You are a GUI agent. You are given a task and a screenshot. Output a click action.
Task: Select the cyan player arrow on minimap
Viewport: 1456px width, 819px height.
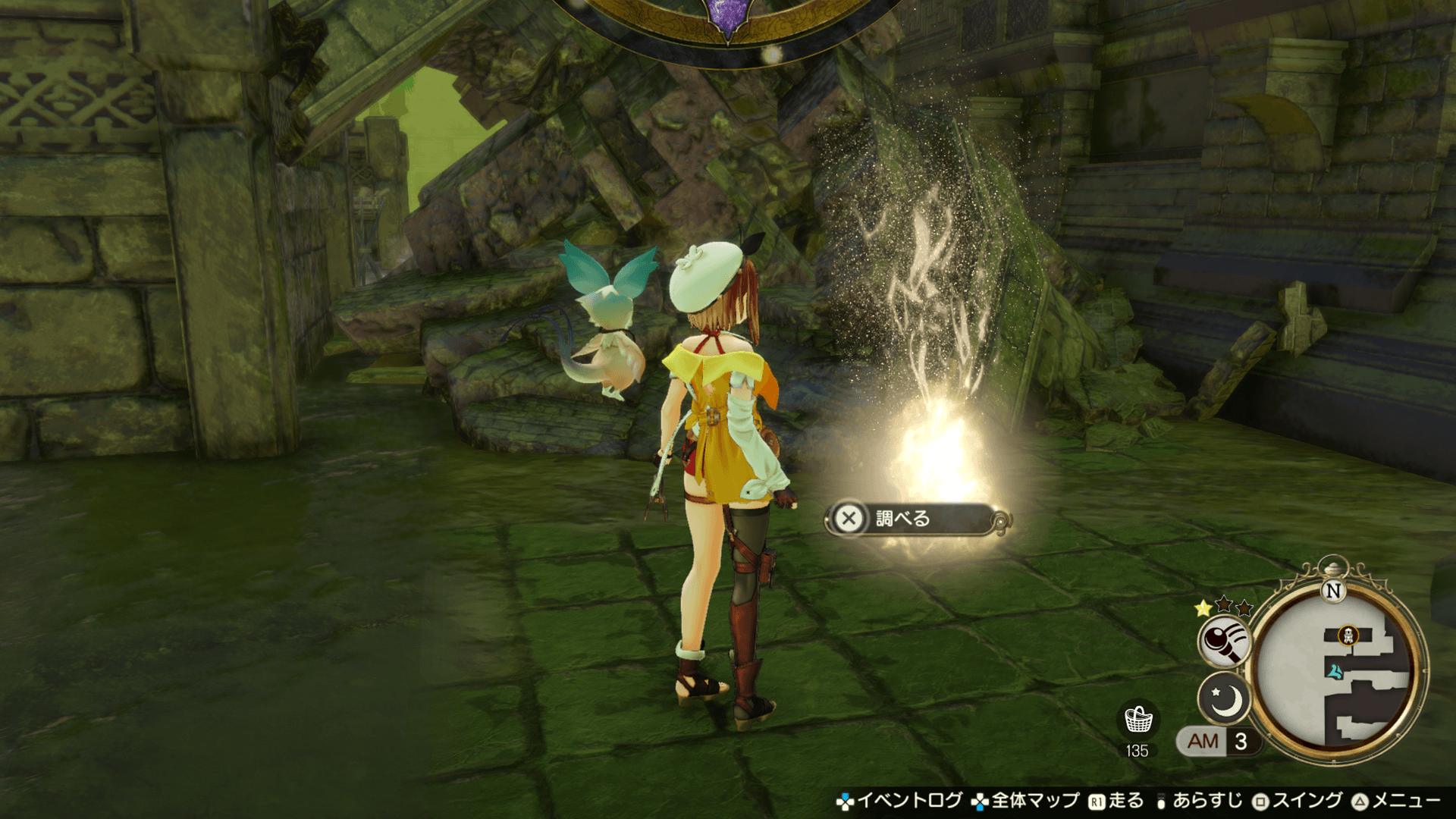[1334, 670]
